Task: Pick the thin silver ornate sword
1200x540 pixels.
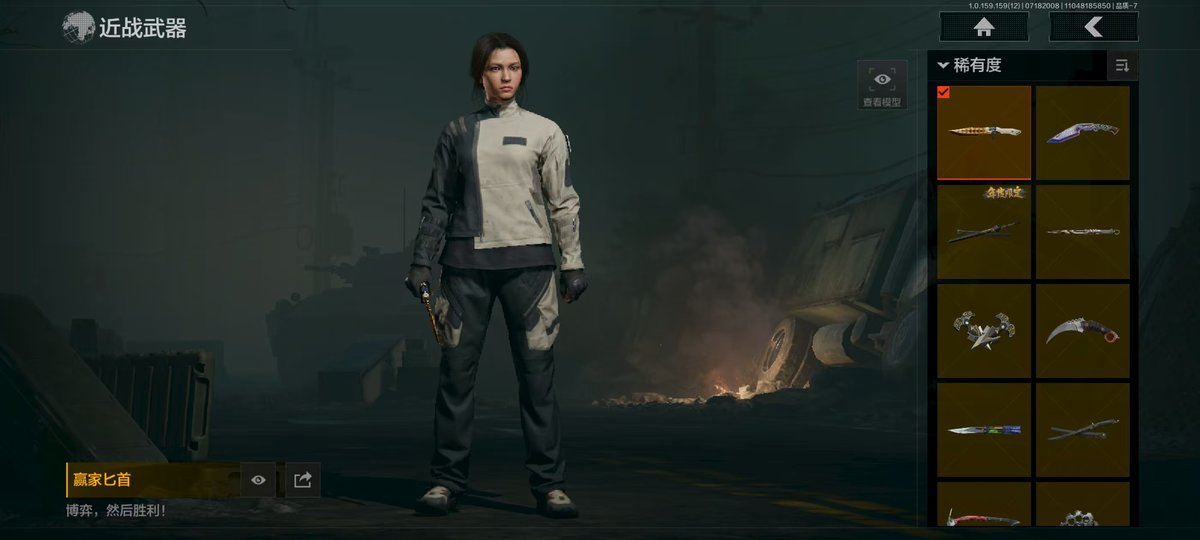Action: (x=1083, y=231)
